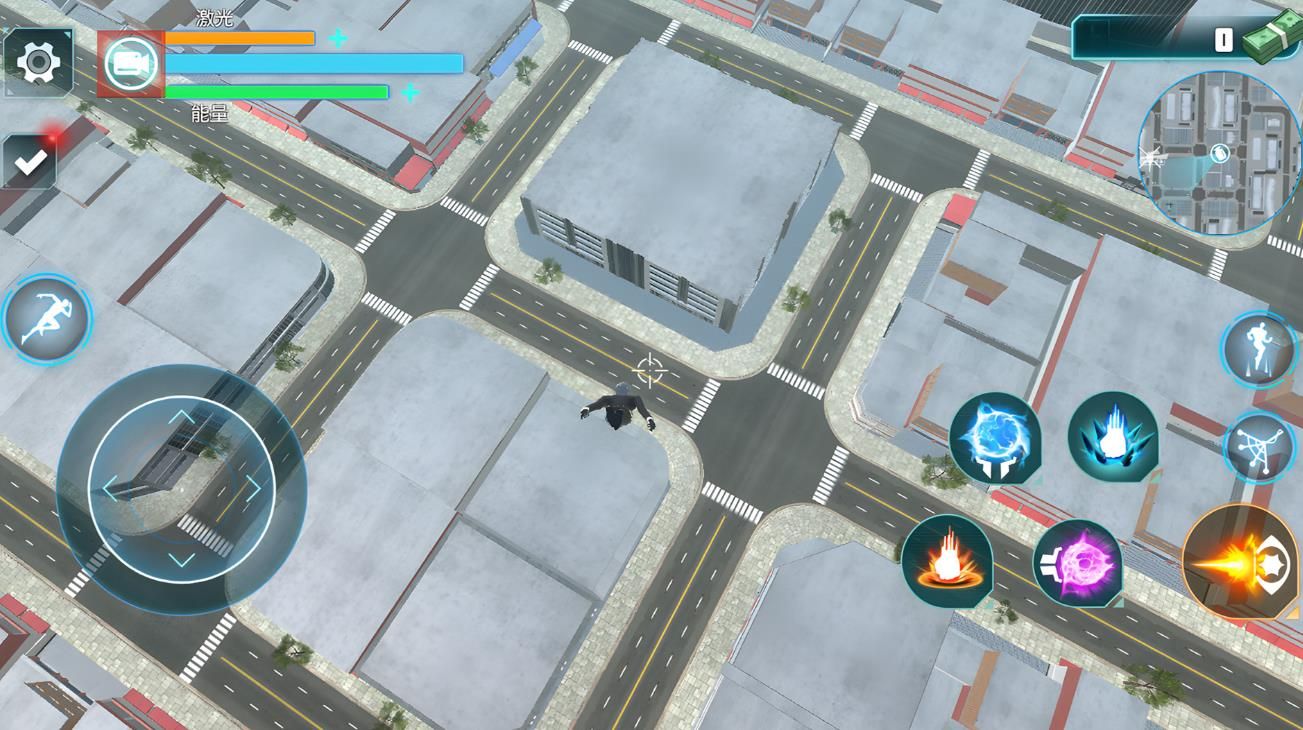Tap the cash money icon

pos(1273,38)
